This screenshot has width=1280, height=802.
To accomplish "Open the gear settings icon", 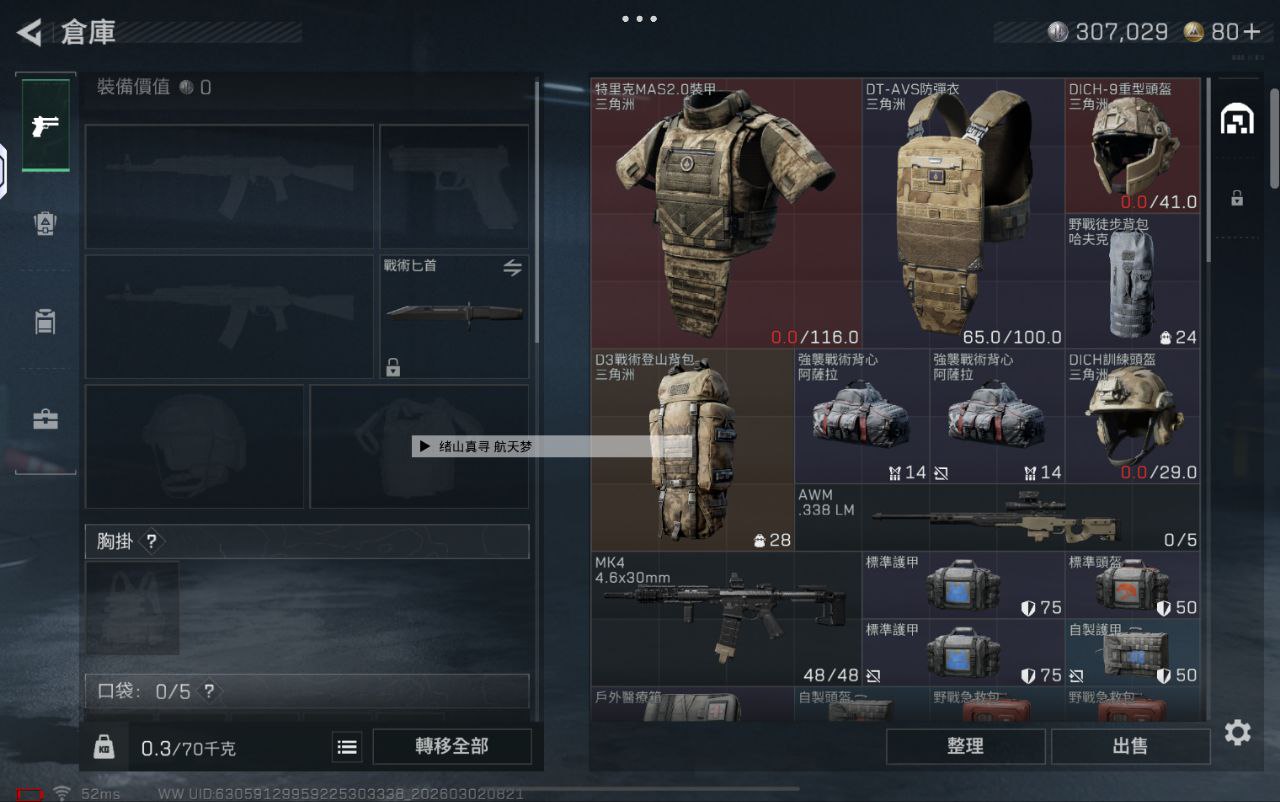I will click(x=1237, y=733).
